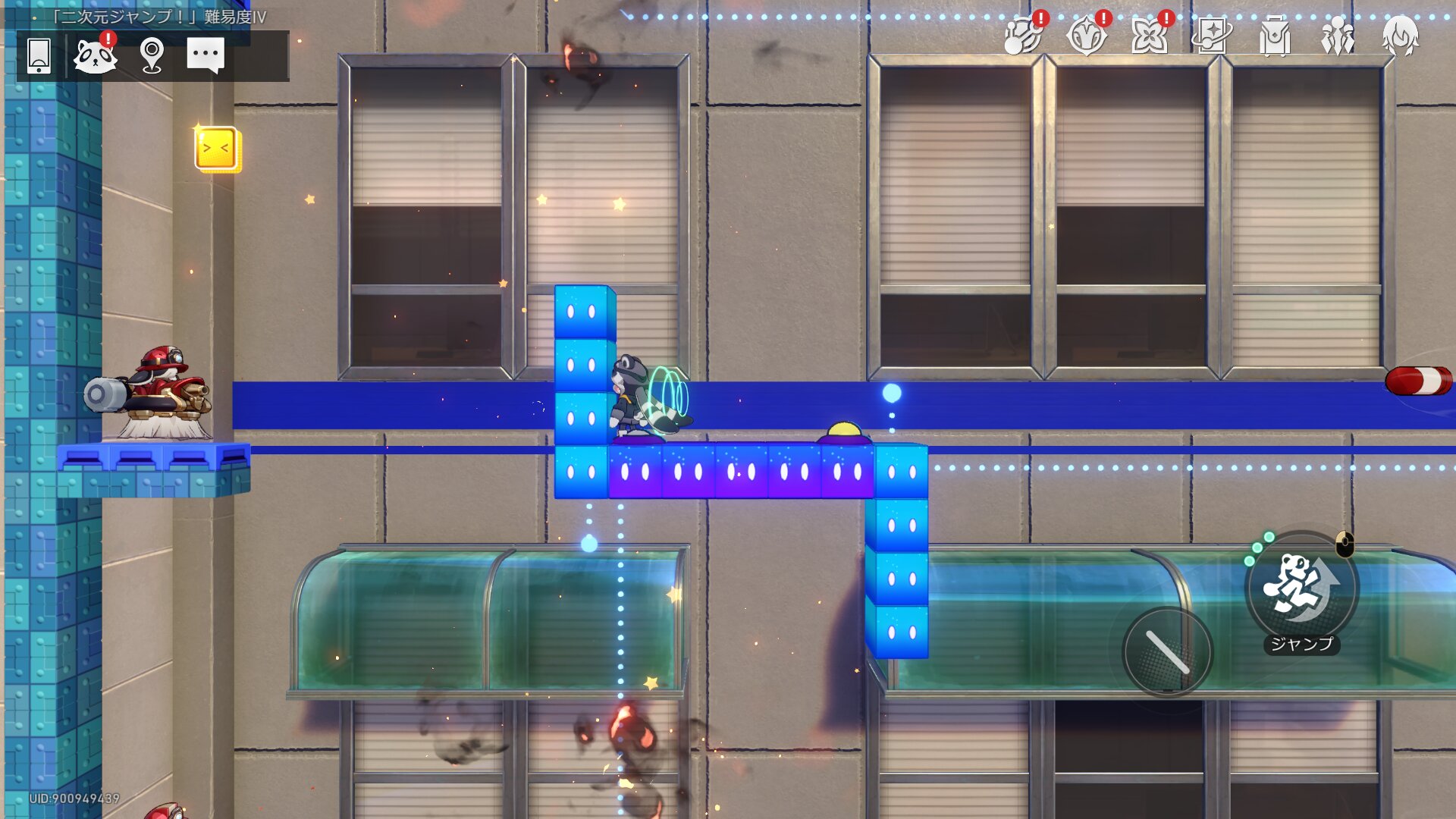Tap the ジャンプ jump button
Screen dimensions: 1456x819
point(1301,588)
